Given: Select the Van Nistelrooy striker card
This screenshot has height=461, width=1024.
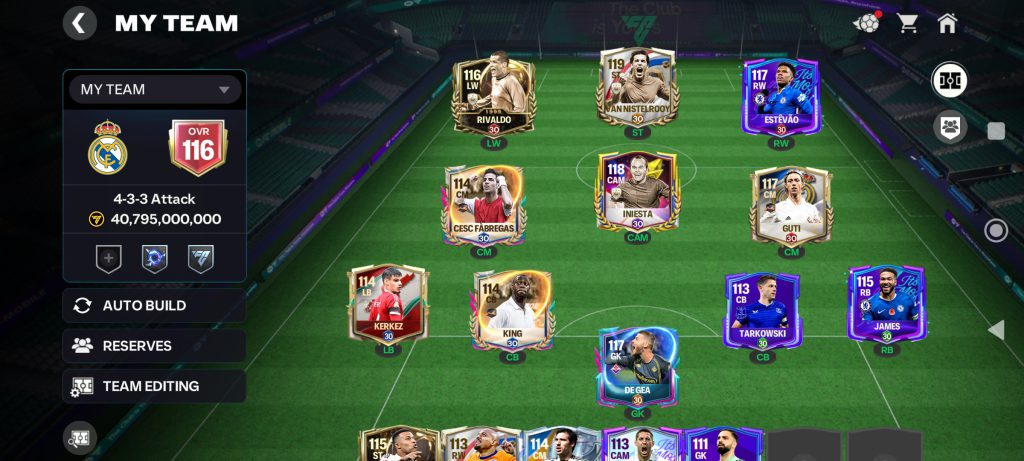Looking at the screenshot, I should tap(637, 90).
